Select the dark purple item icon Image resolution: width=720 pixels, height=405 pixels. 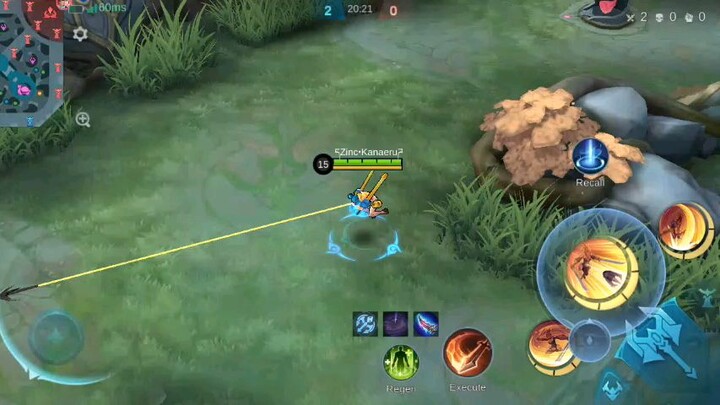point(395,324)
